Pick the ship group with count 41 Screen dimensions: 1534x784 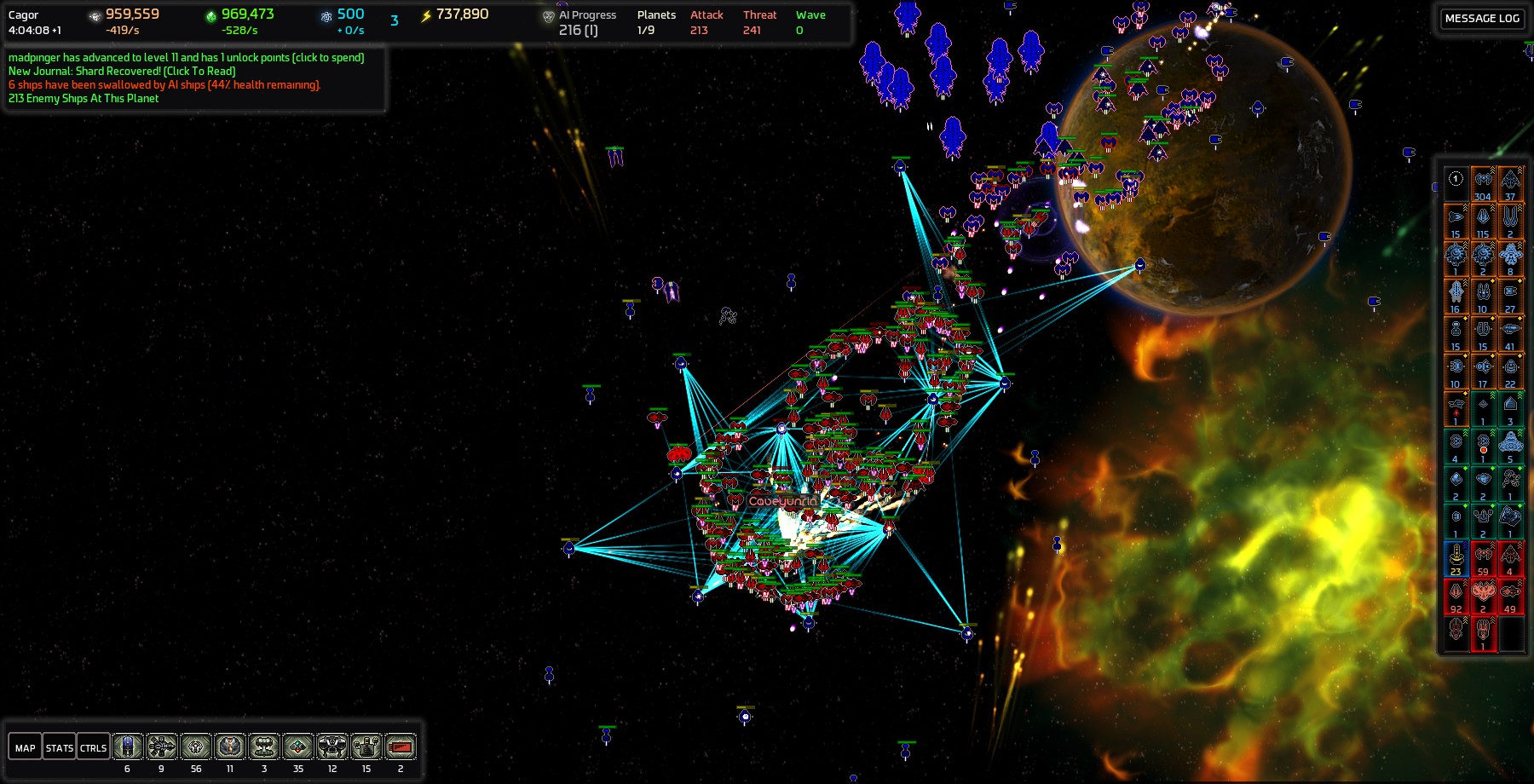pyautogui.click(x=1510, y=334)
